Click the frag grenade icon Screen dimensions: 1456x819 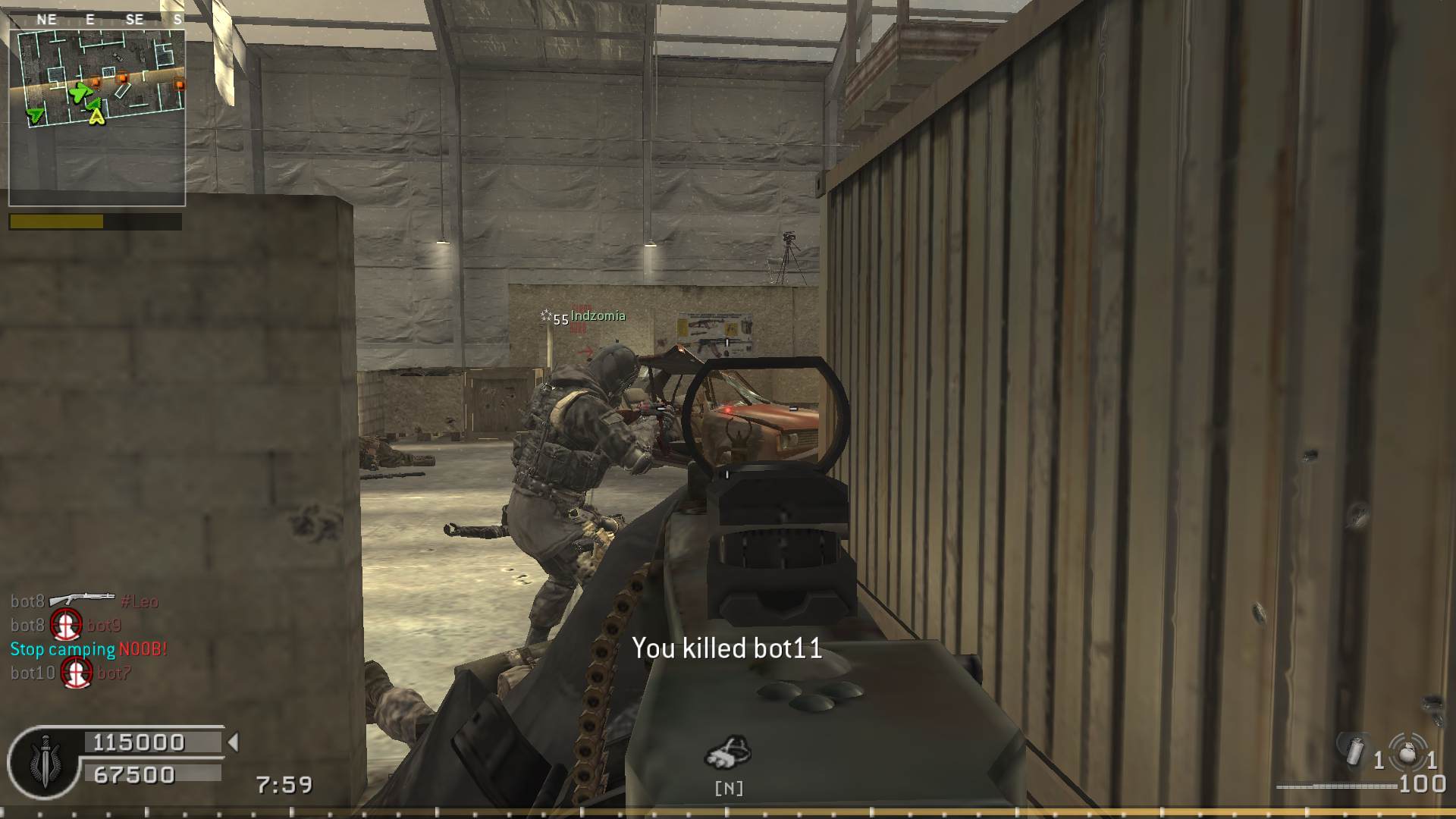1407,752
